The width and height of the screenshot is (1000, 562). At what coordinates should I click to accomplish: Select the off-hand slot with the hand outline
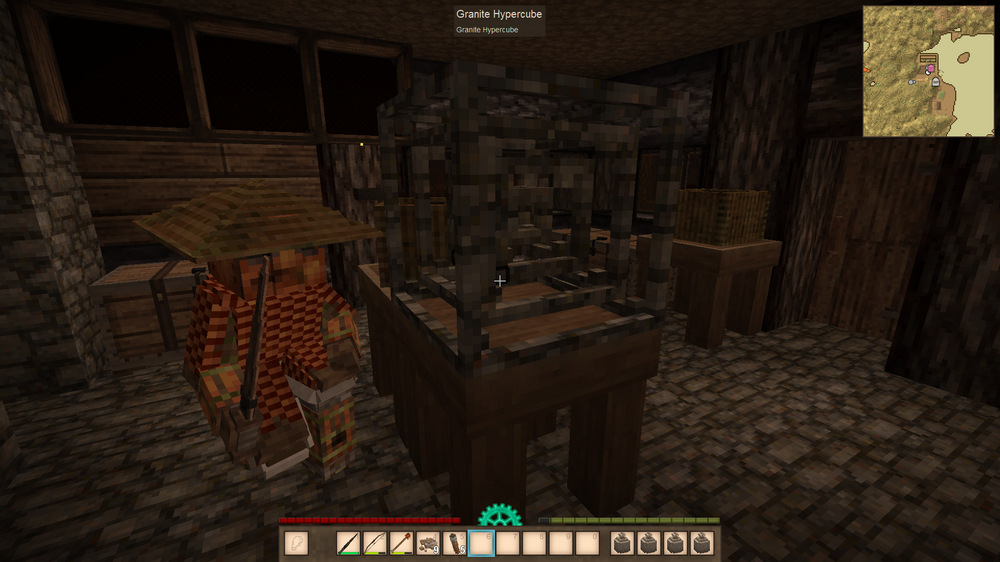[296, 543]
